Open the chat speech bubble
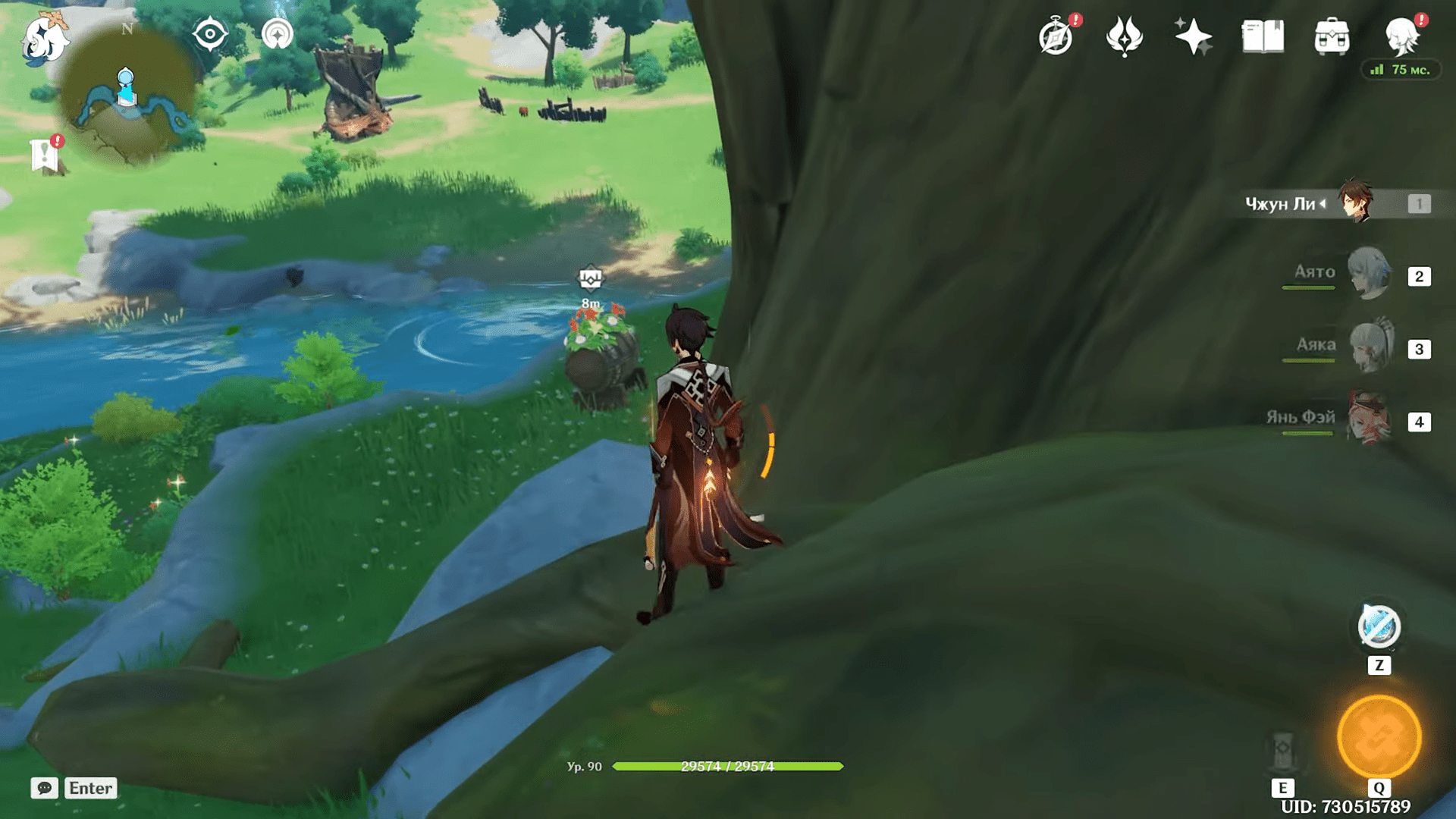 pos(44,788)
